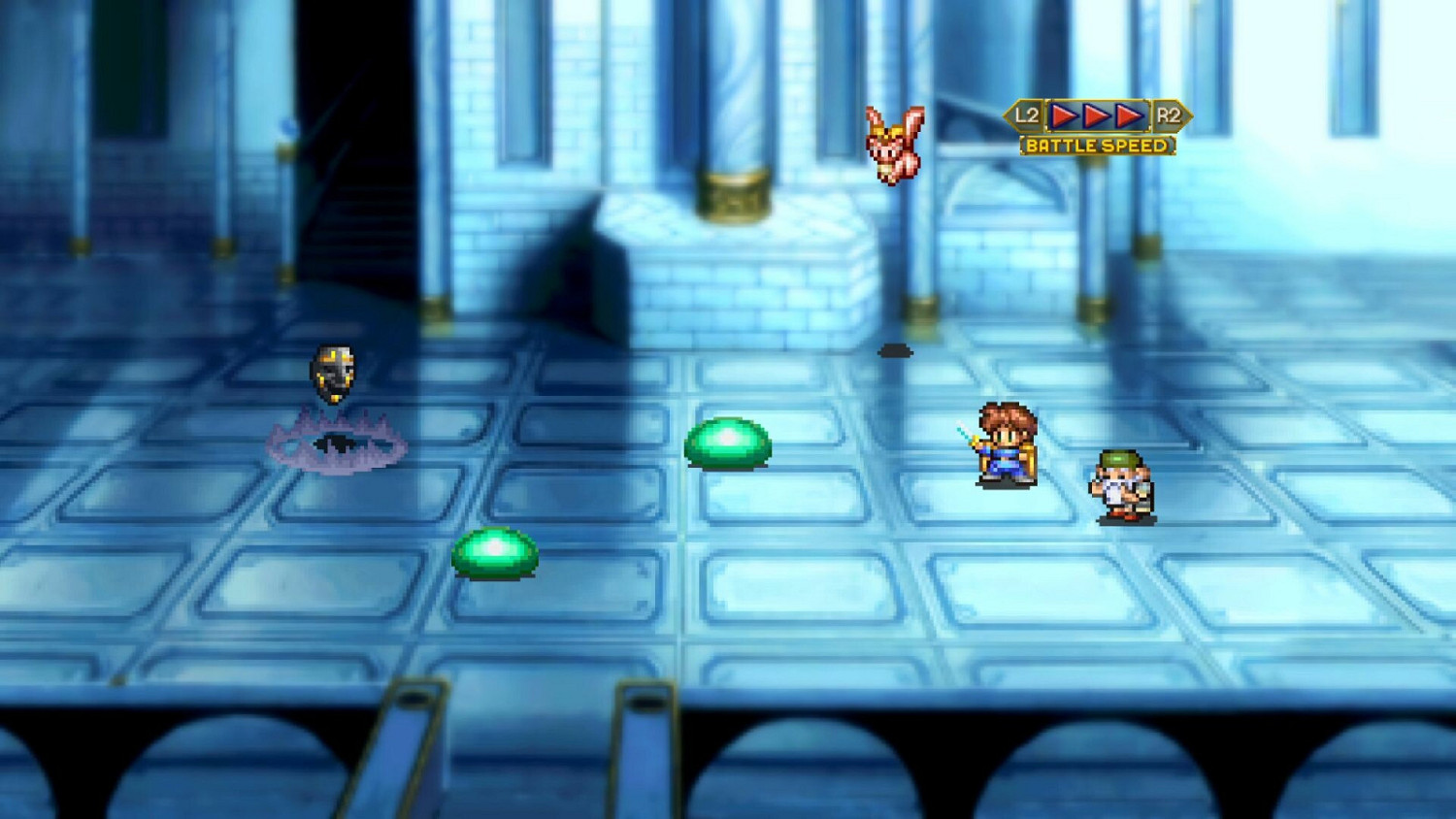
Task: Click the pink winged rabbit enemy
Action: tap(895, 144)
